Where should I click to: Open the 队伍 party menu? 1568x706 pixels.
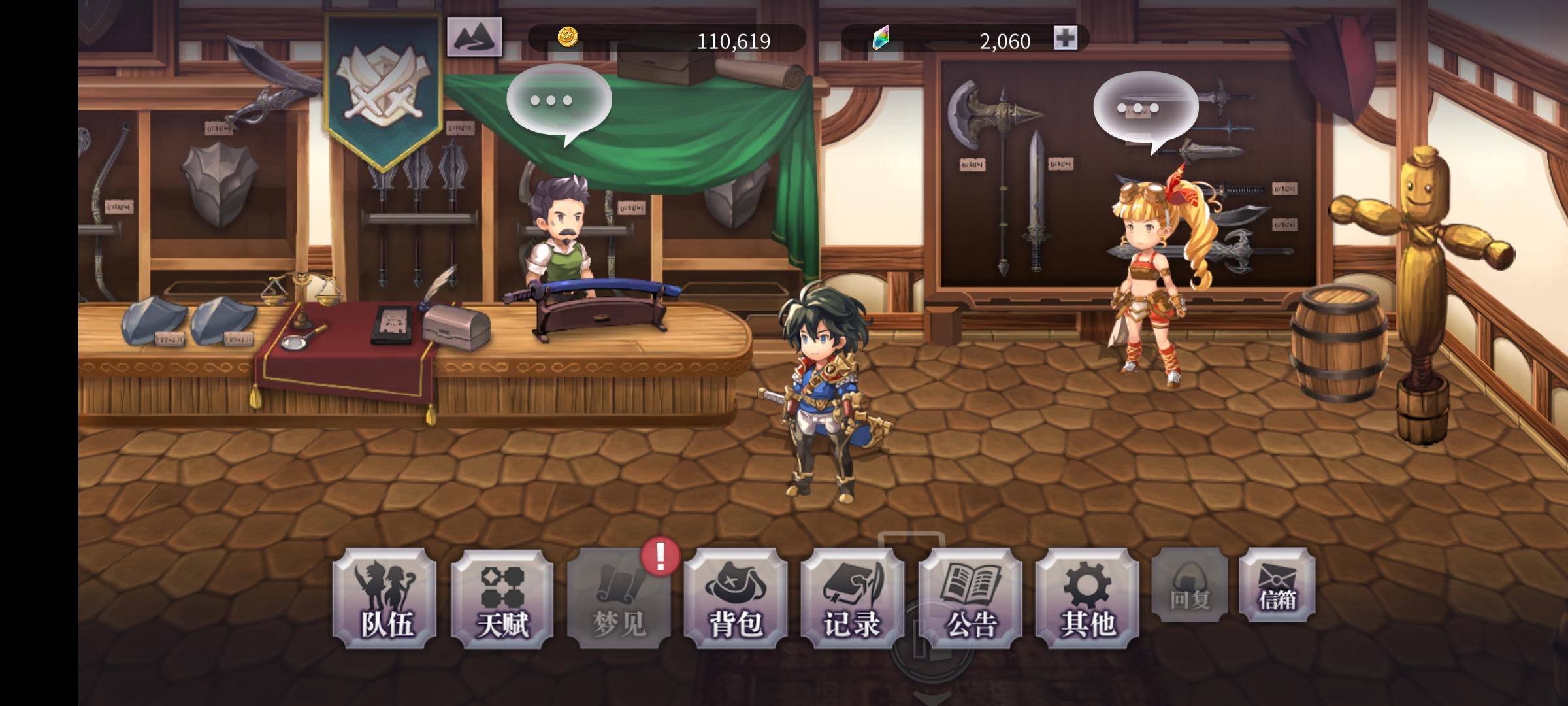point(384,599)
